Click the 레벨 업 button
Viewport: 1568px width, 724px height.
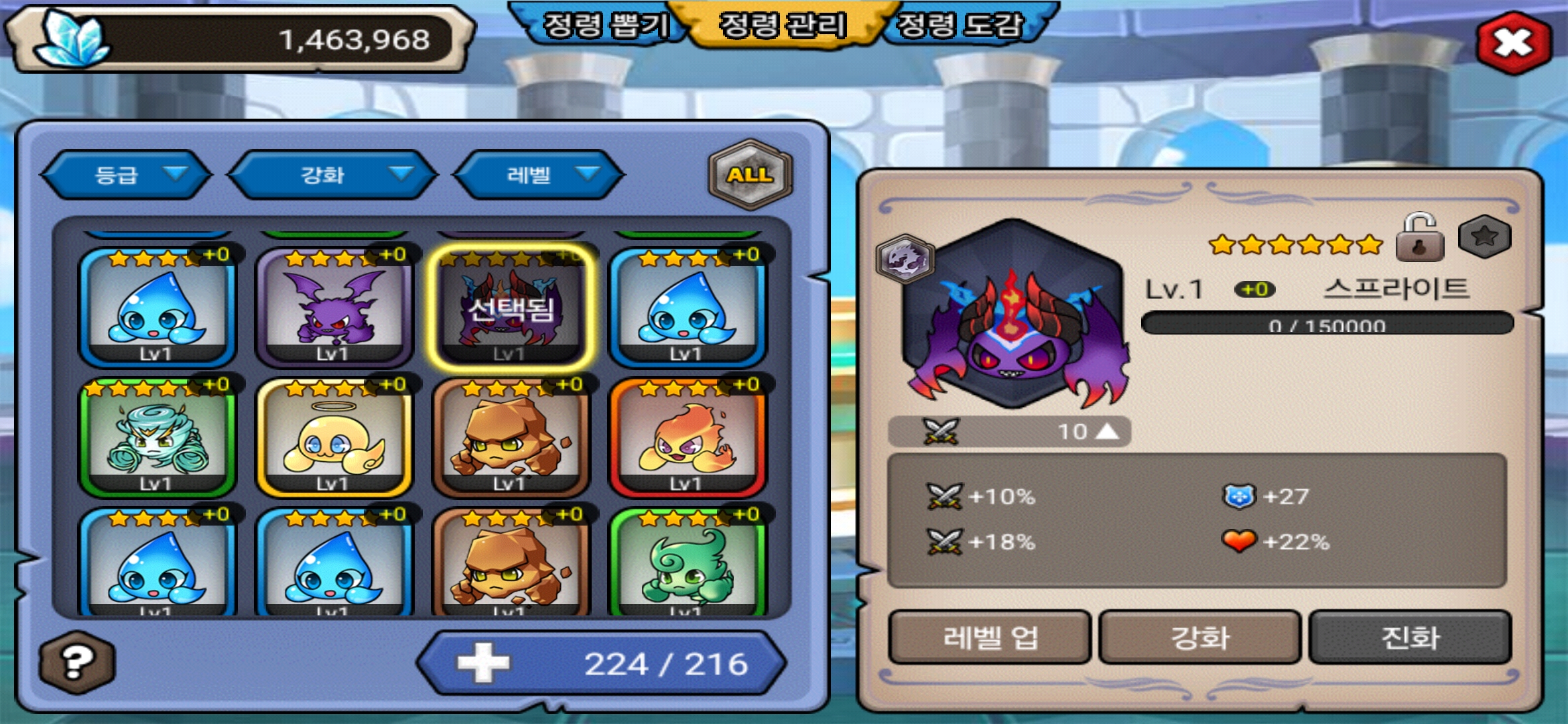pos(990,637)
